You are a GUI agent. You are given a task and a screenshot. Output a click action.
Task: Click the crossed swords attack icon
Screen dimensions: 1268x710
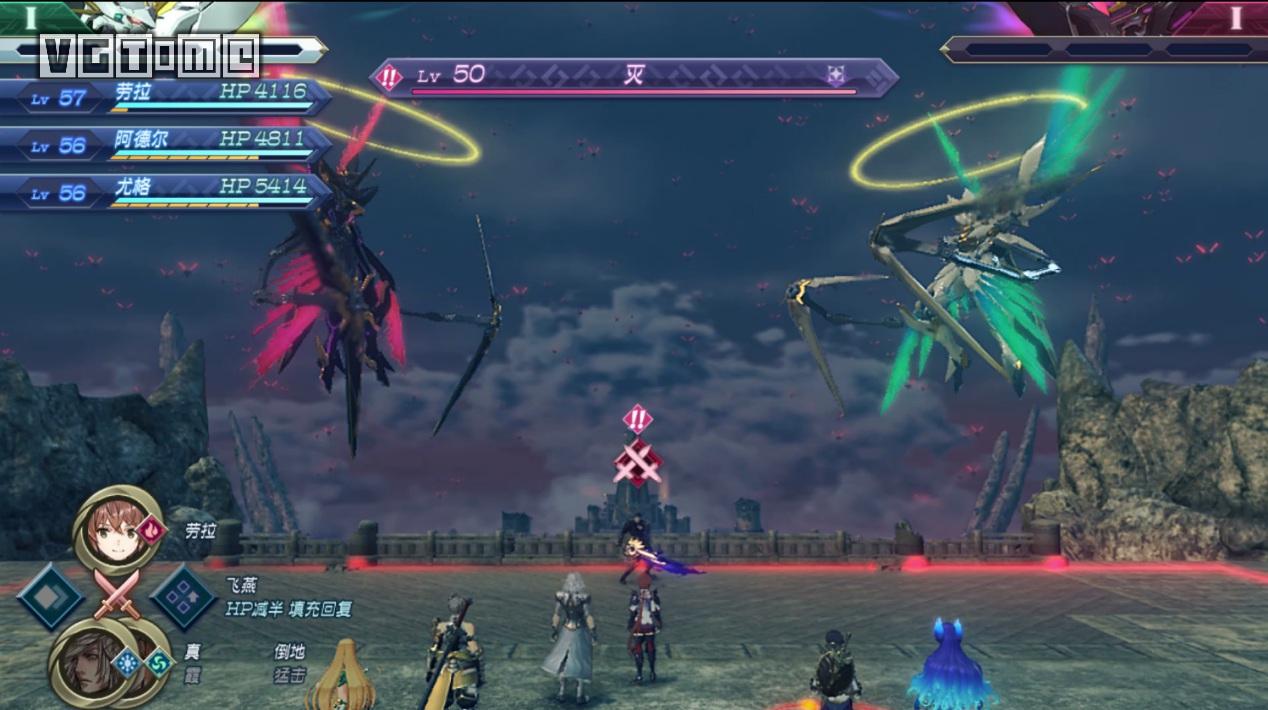pyautogui.click(x=115, y=598)
